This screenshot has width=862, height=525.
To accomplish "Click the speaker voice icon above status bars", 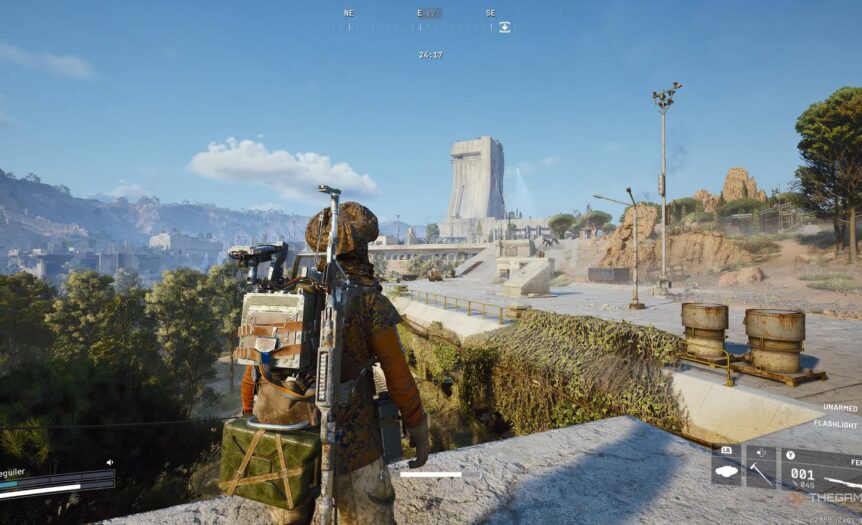I will click(110, 463).
